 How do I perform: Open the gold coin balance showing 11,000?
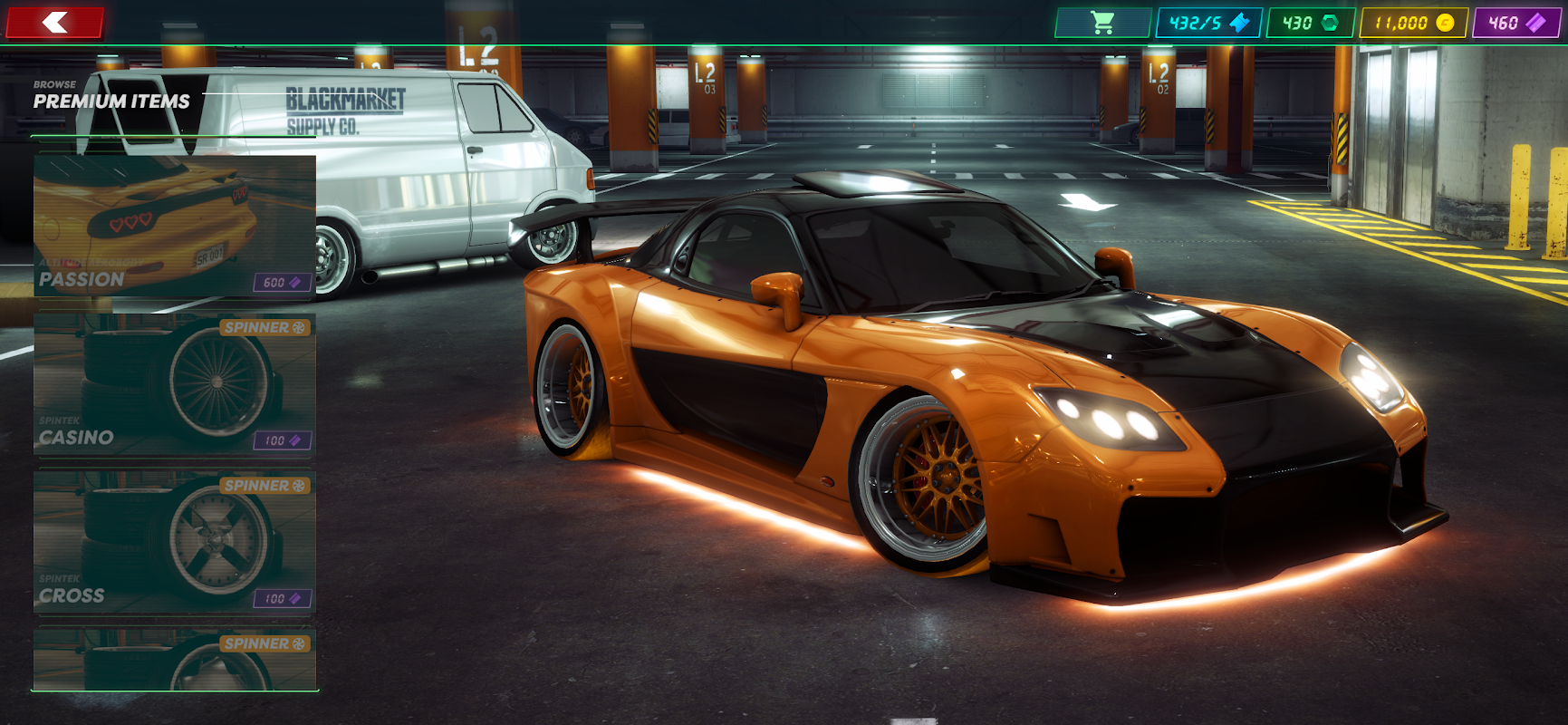1413,23
